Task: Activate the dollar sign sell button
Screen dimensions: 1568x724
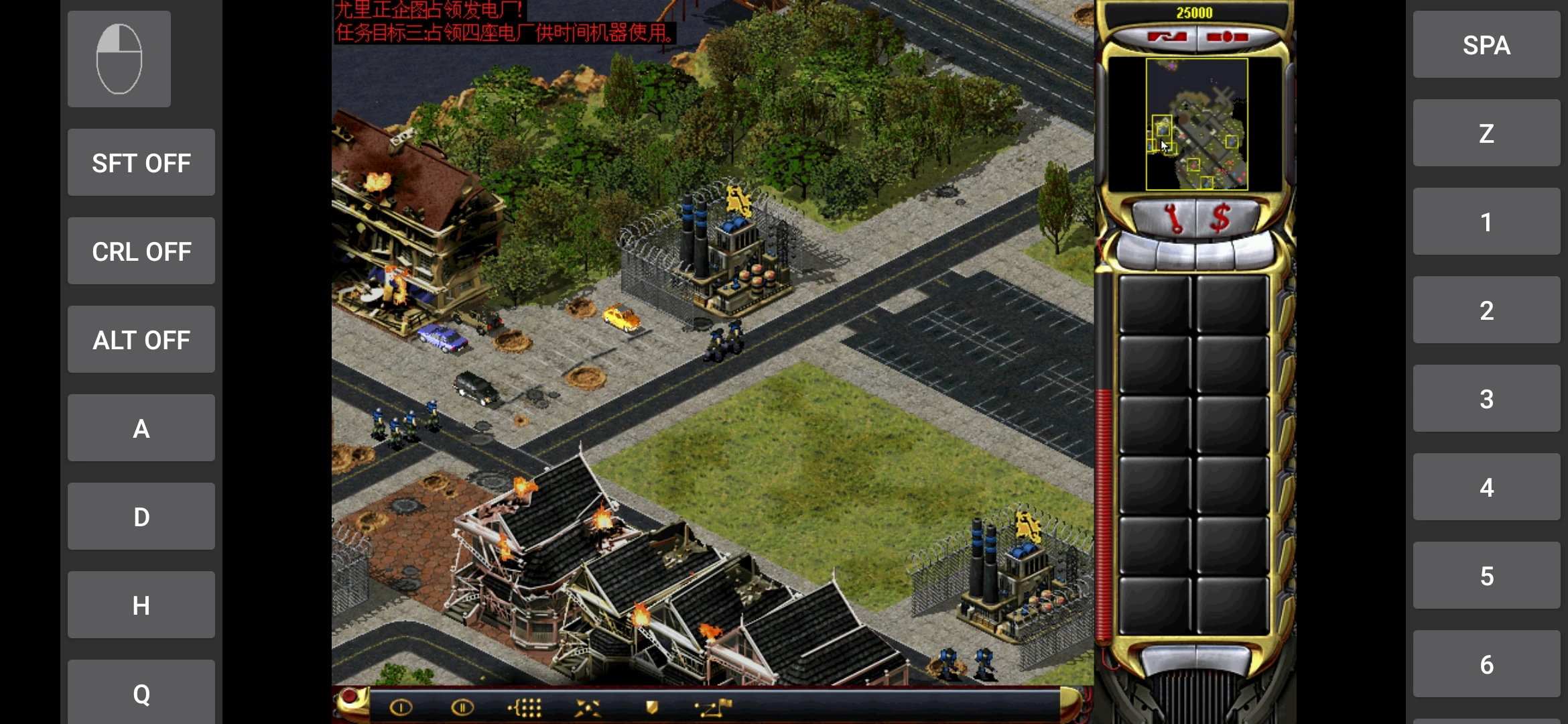Action: point(1221,218)
